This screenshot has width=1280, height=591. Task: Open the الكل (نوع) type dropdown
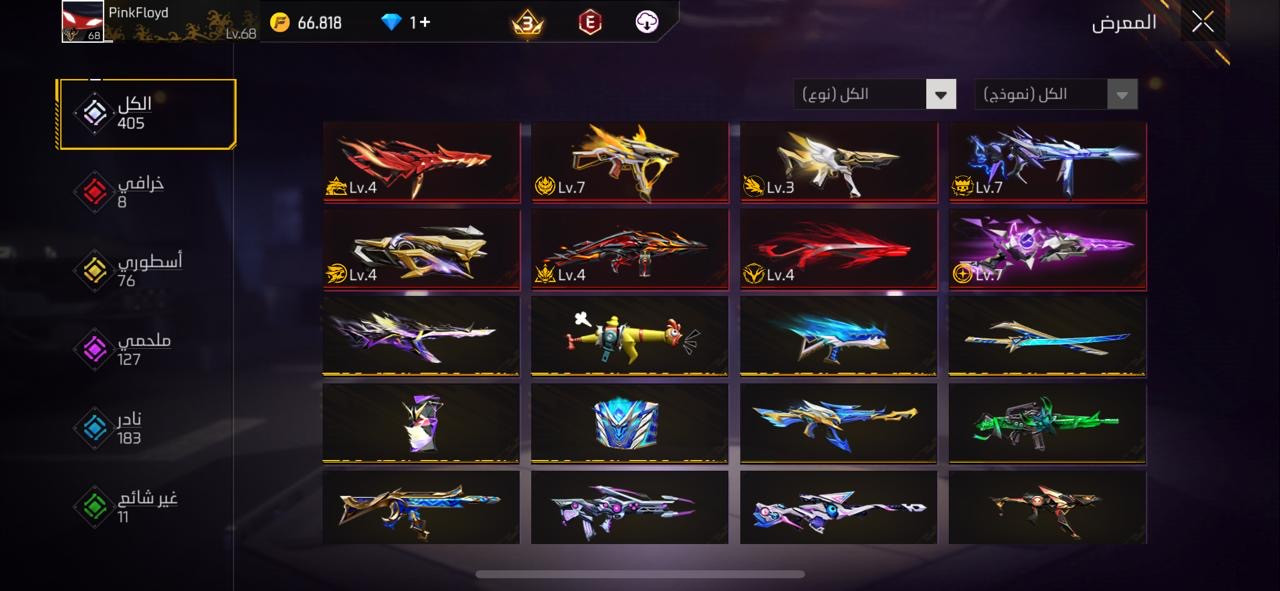(875, 95)
